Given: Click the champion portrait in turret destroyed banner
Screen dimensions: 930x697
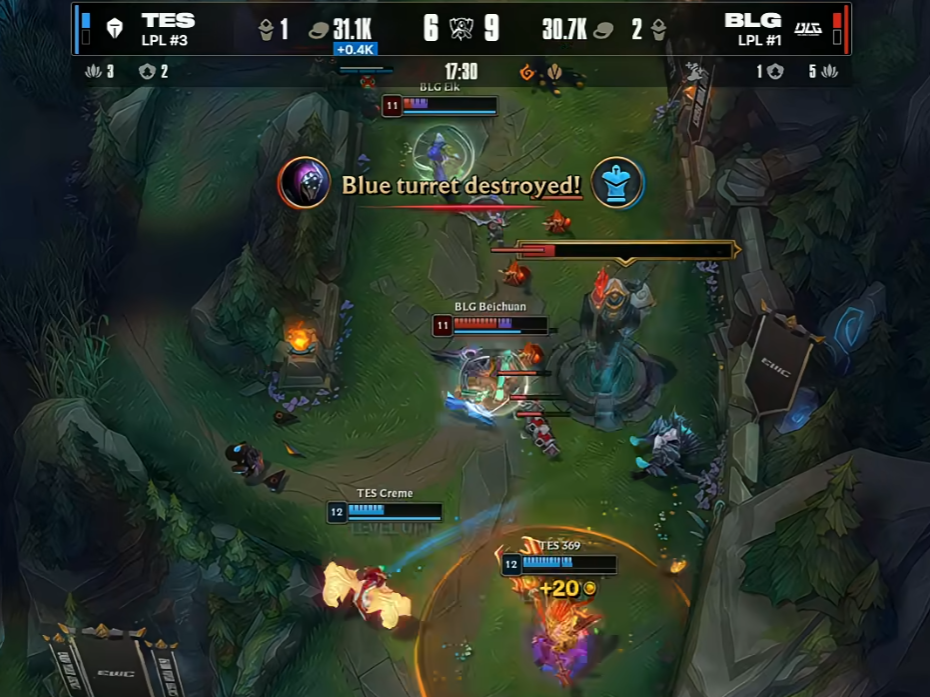Looking at the screenshot, I should point(304,183).
